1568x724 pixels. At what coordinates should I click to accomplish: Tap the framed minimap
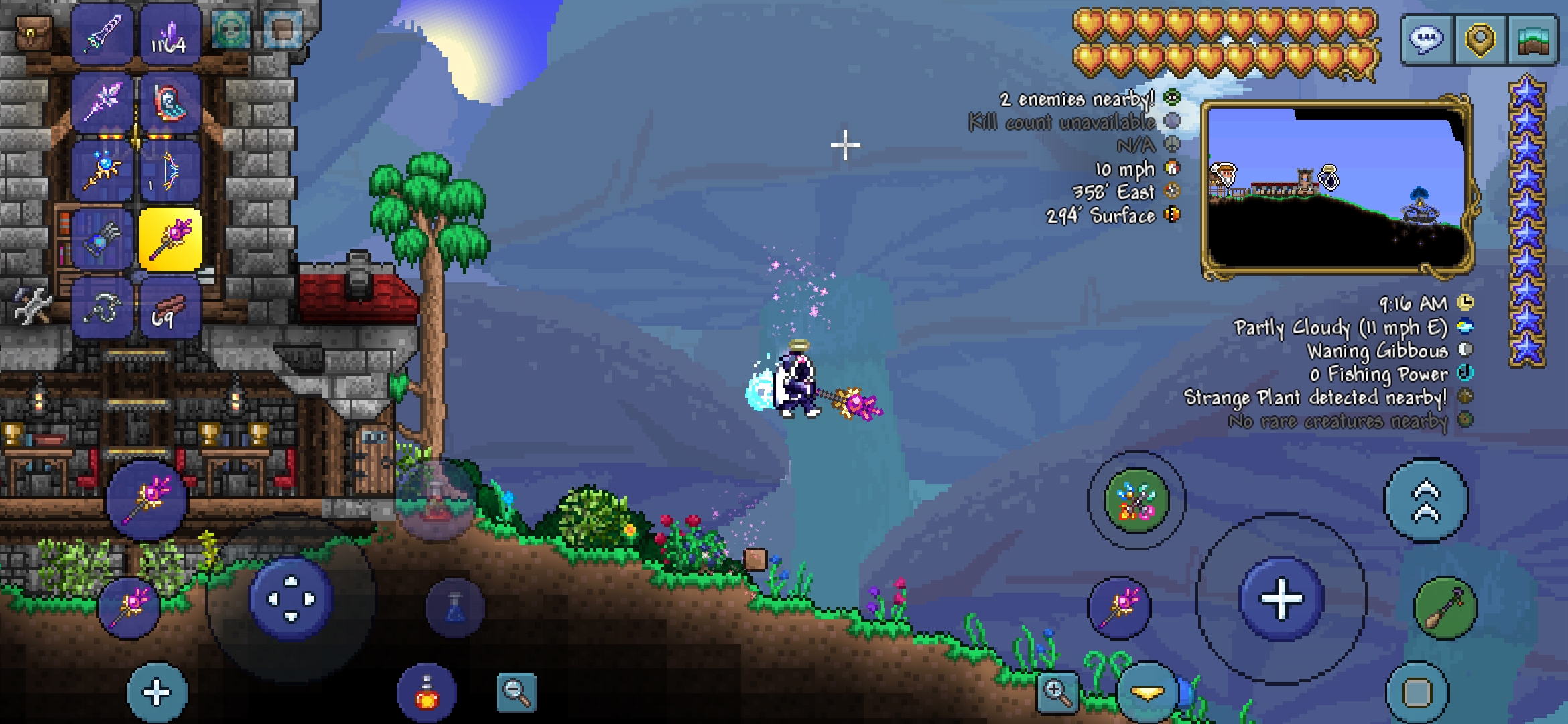[x=1336, y=188]
